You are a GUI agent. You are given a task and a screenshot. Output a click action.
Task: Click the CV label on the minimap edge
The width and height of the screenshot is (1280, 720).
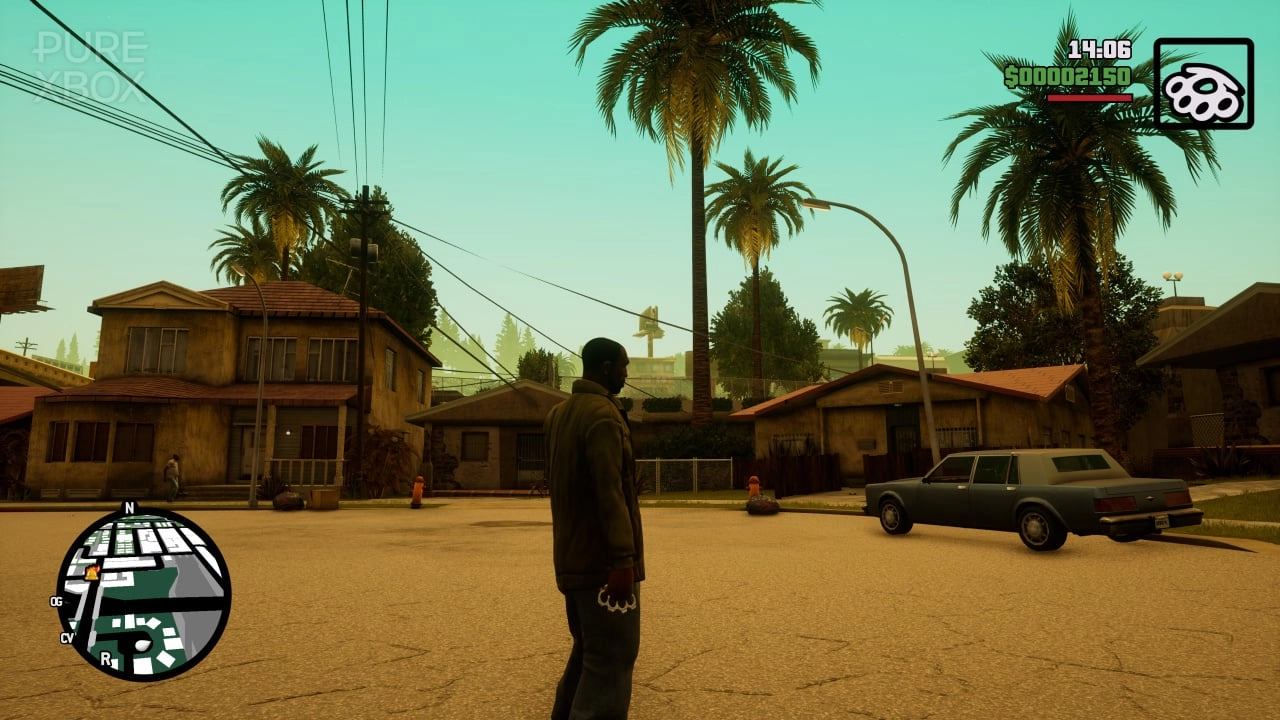66,638
